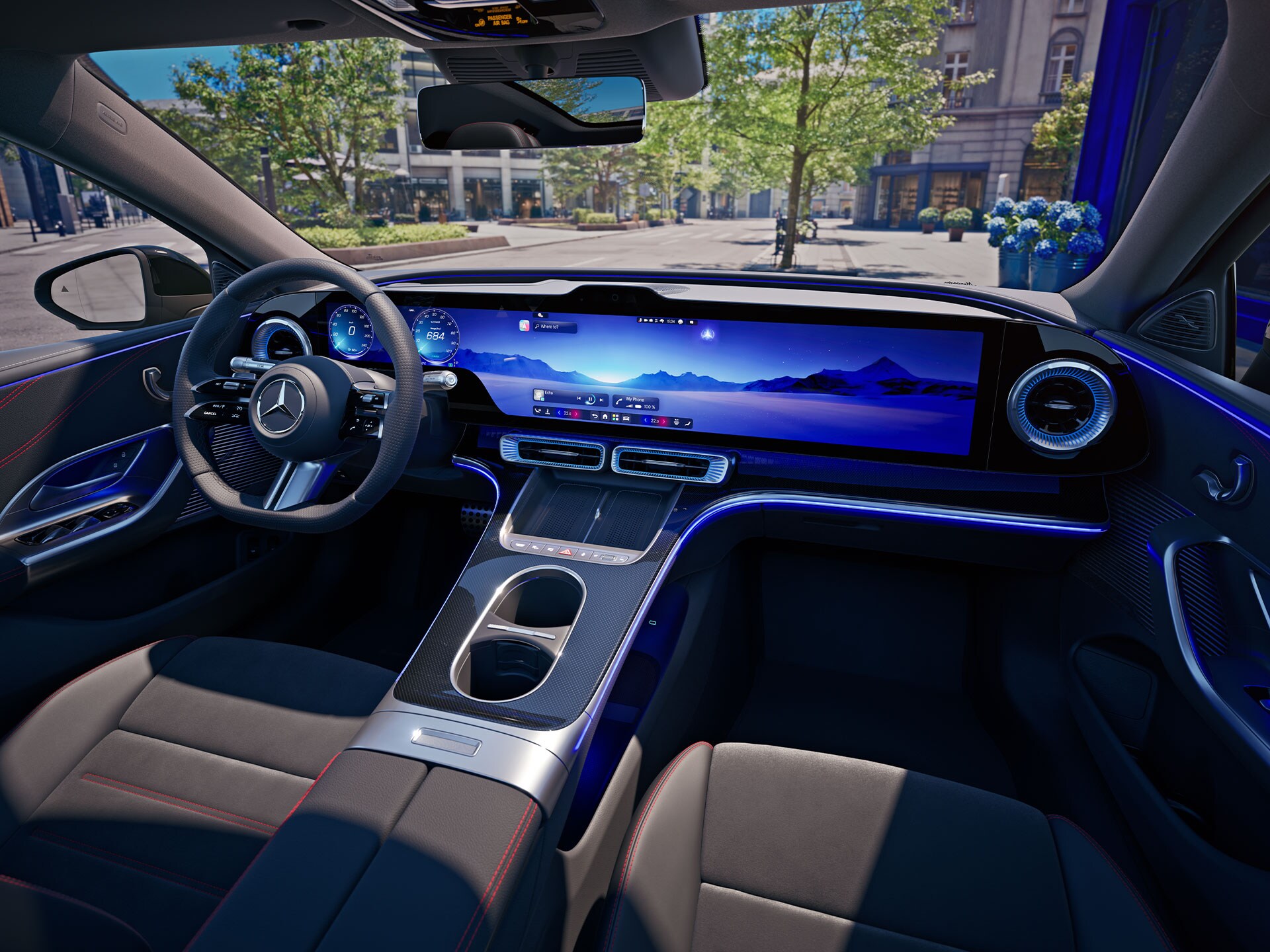Image resolution: width=1270 pixels, height=952 pixels.
Task: Tap the left chevron to lower driver temperature
Action: coord(559,413)
